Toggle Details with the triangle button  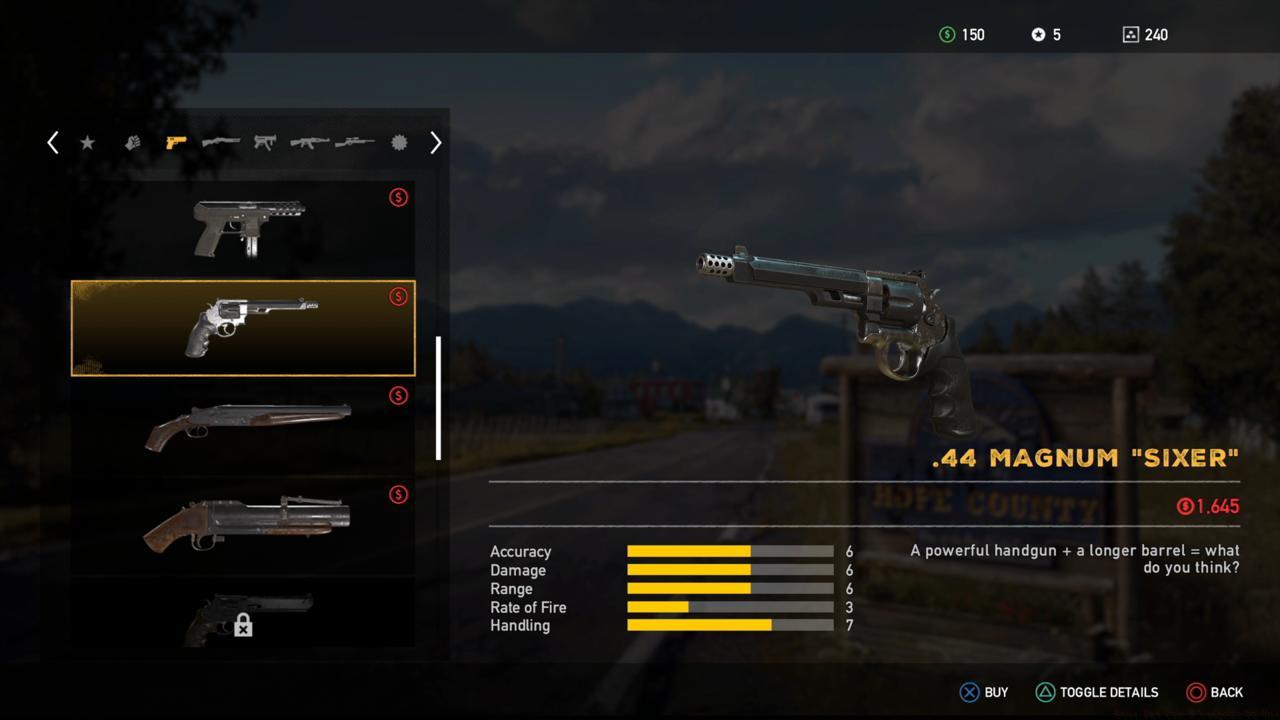(1047, 692)
